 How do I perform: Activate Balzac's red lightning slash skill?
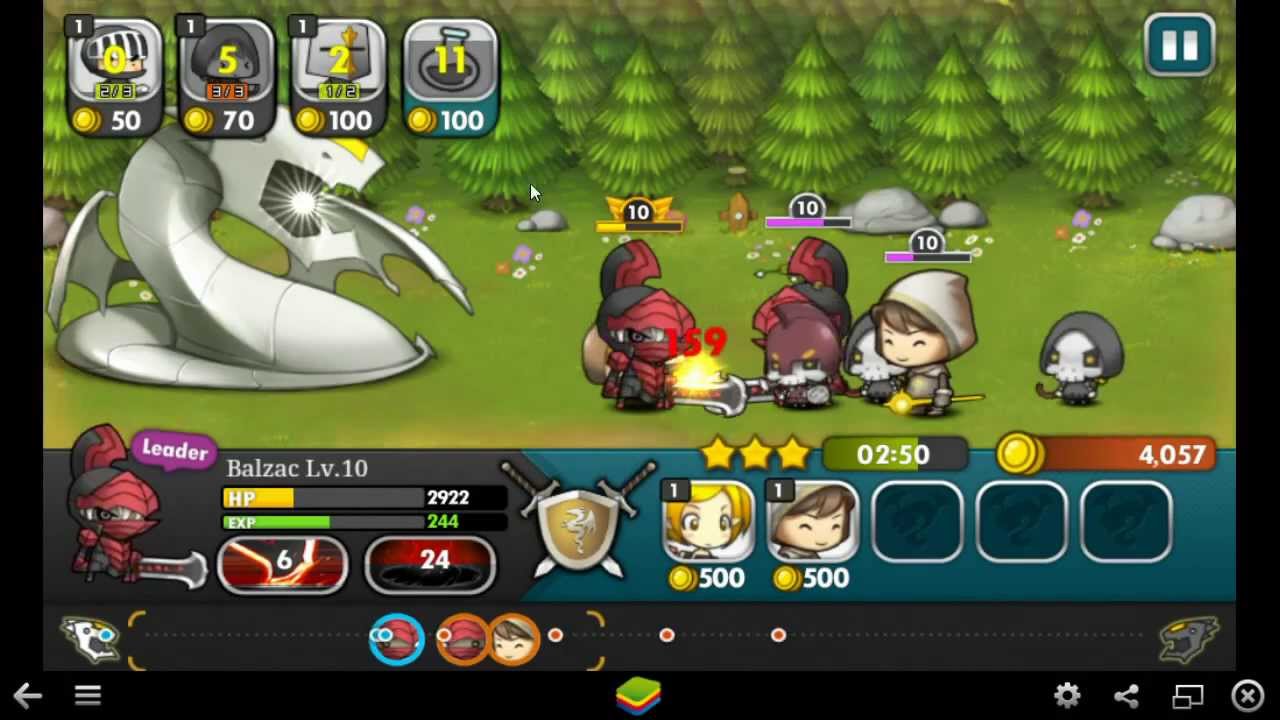283,563
